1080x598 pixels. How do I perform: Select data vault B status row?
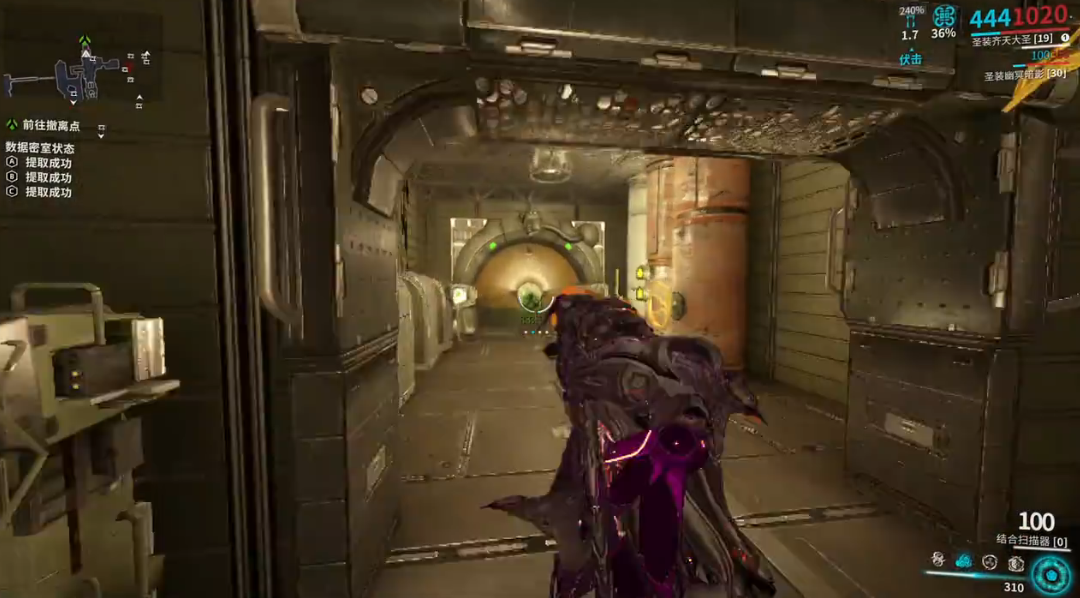[x=47, y=177]
